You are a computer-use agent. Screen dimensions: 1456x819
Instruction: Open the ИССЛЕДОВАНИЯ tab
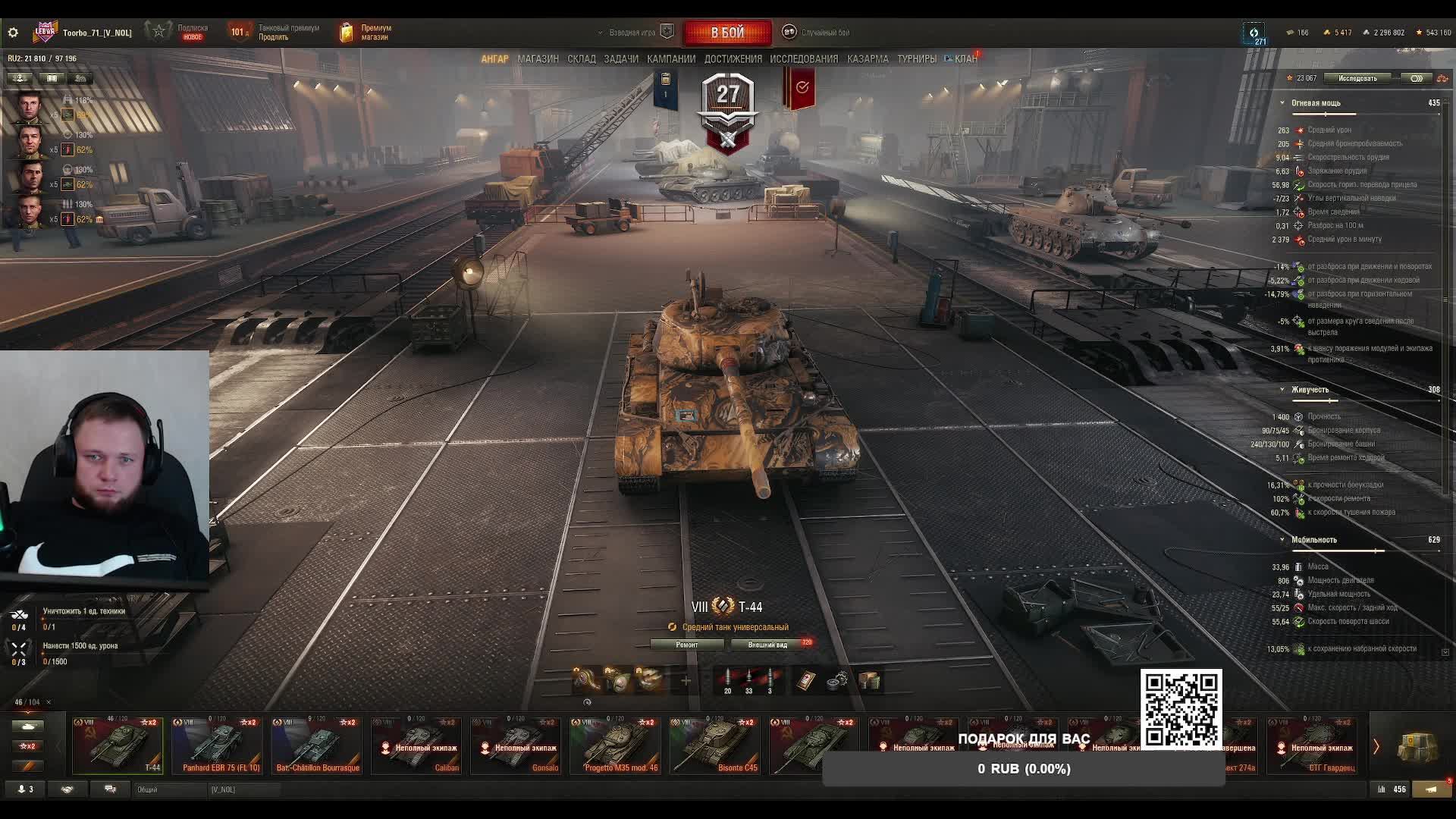[804, 58]
